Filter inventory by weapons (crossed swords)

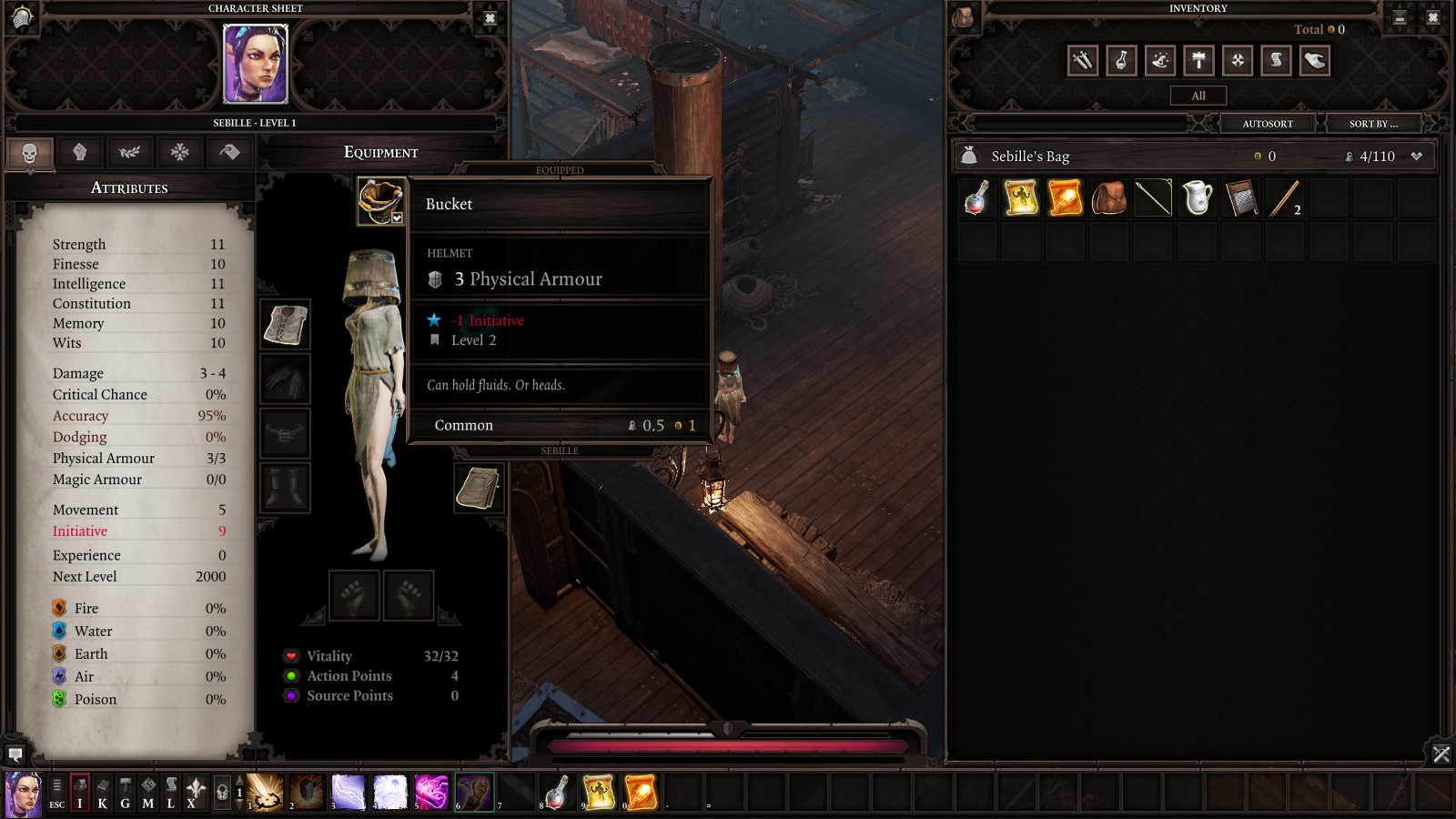pos(1082,61)
